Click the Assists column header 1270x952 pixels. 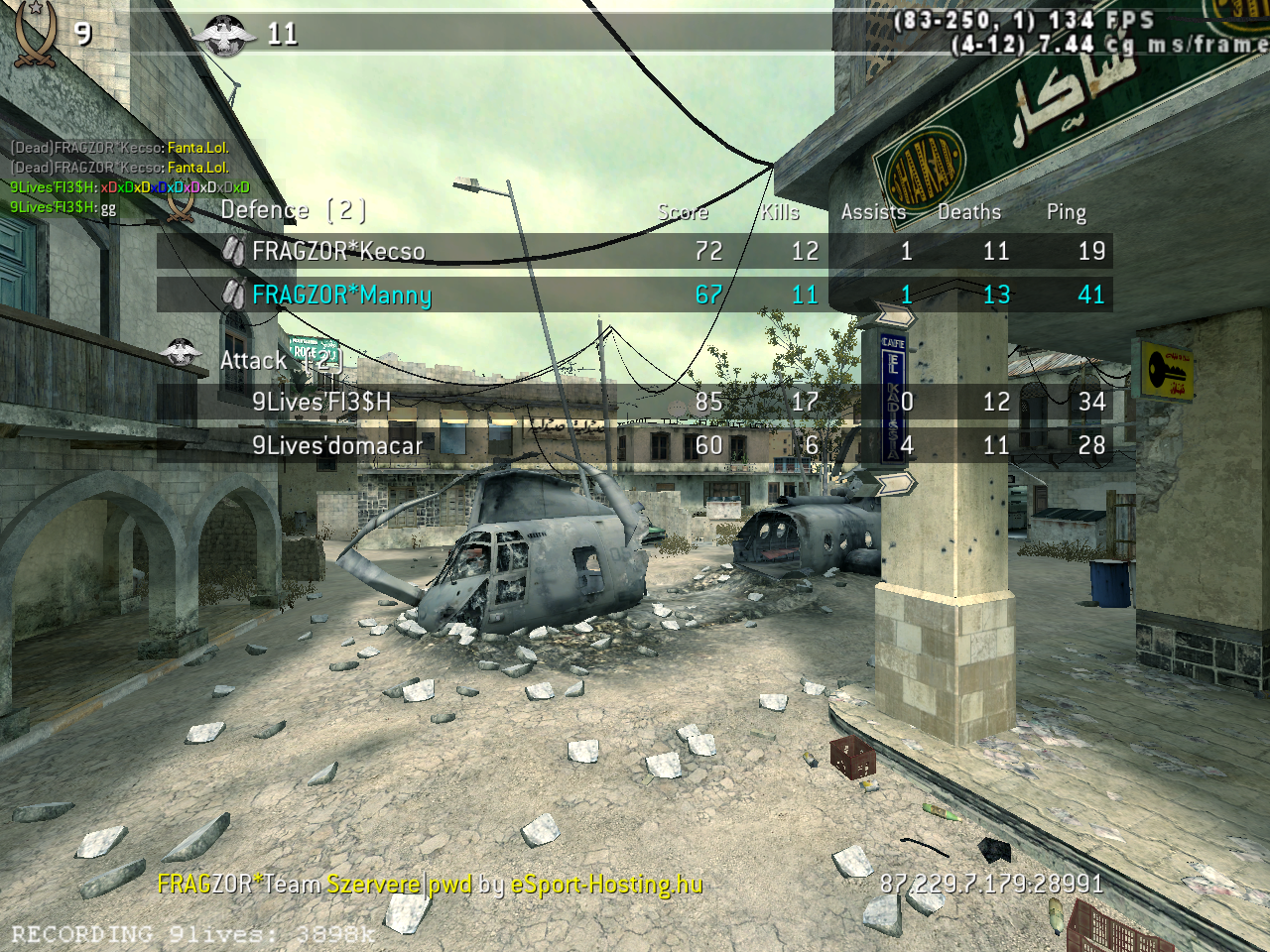point(873,212)
